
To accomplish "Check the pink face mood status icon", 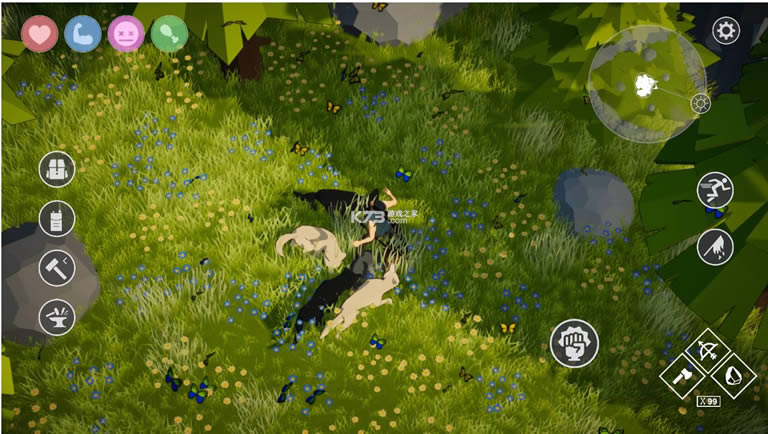I will tap(126, 34).
